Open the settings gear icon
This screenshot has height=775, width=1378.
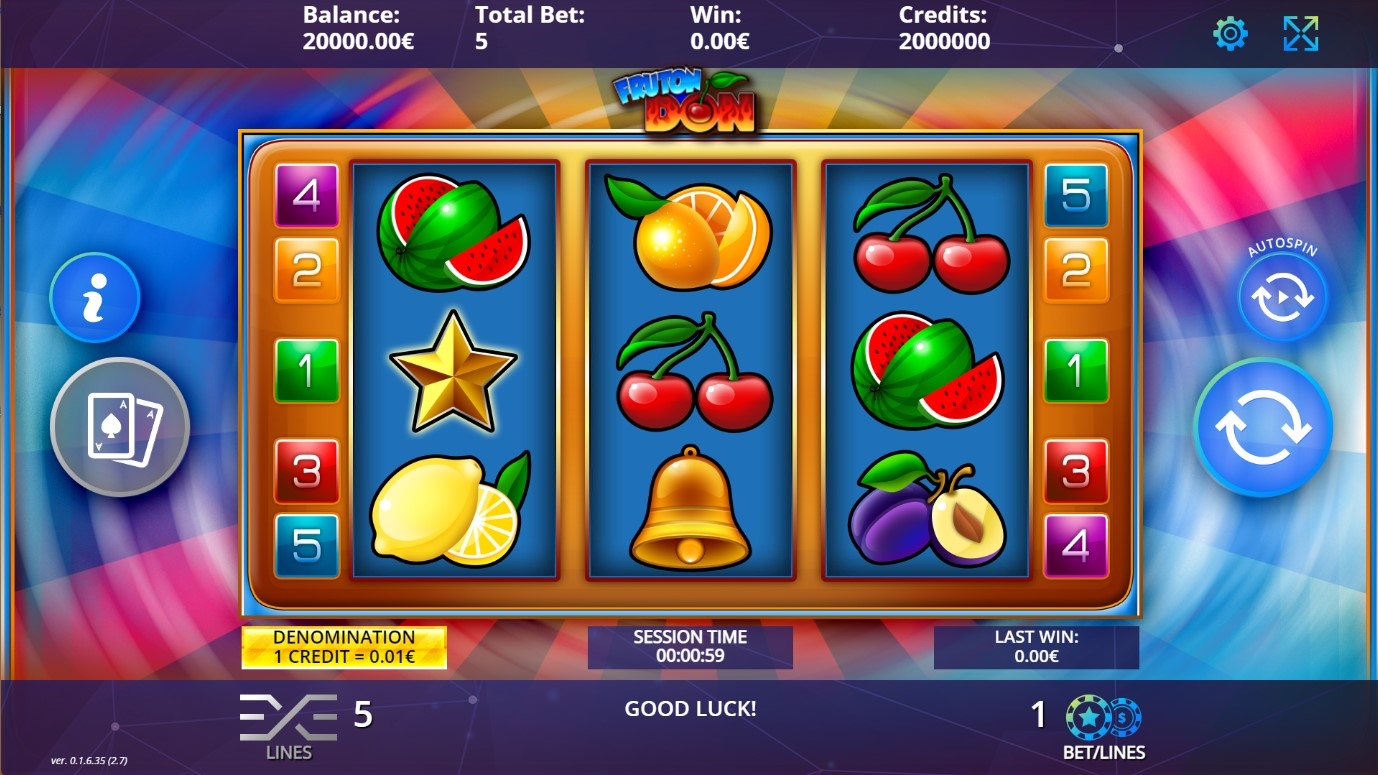click(x=1229, y=34)
